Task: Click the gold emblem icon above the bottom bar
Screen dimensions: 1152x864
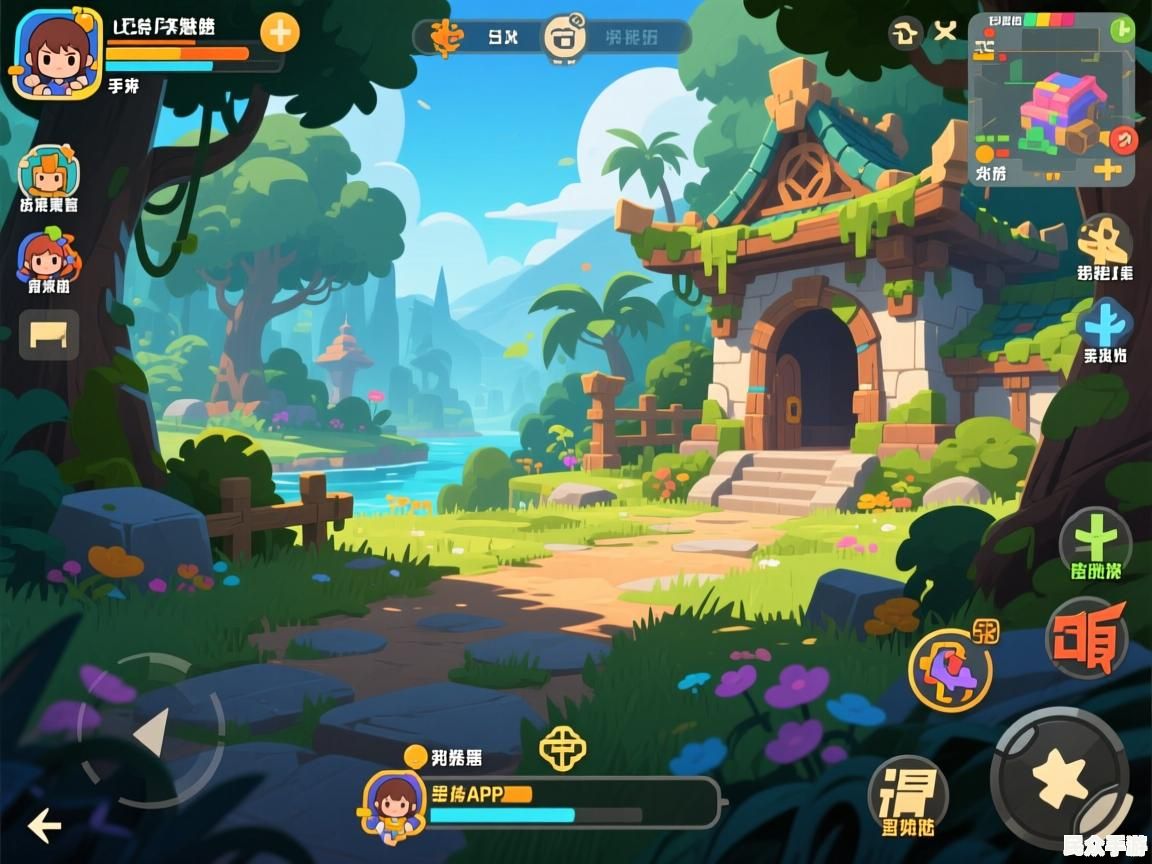Action: point(562,748)
